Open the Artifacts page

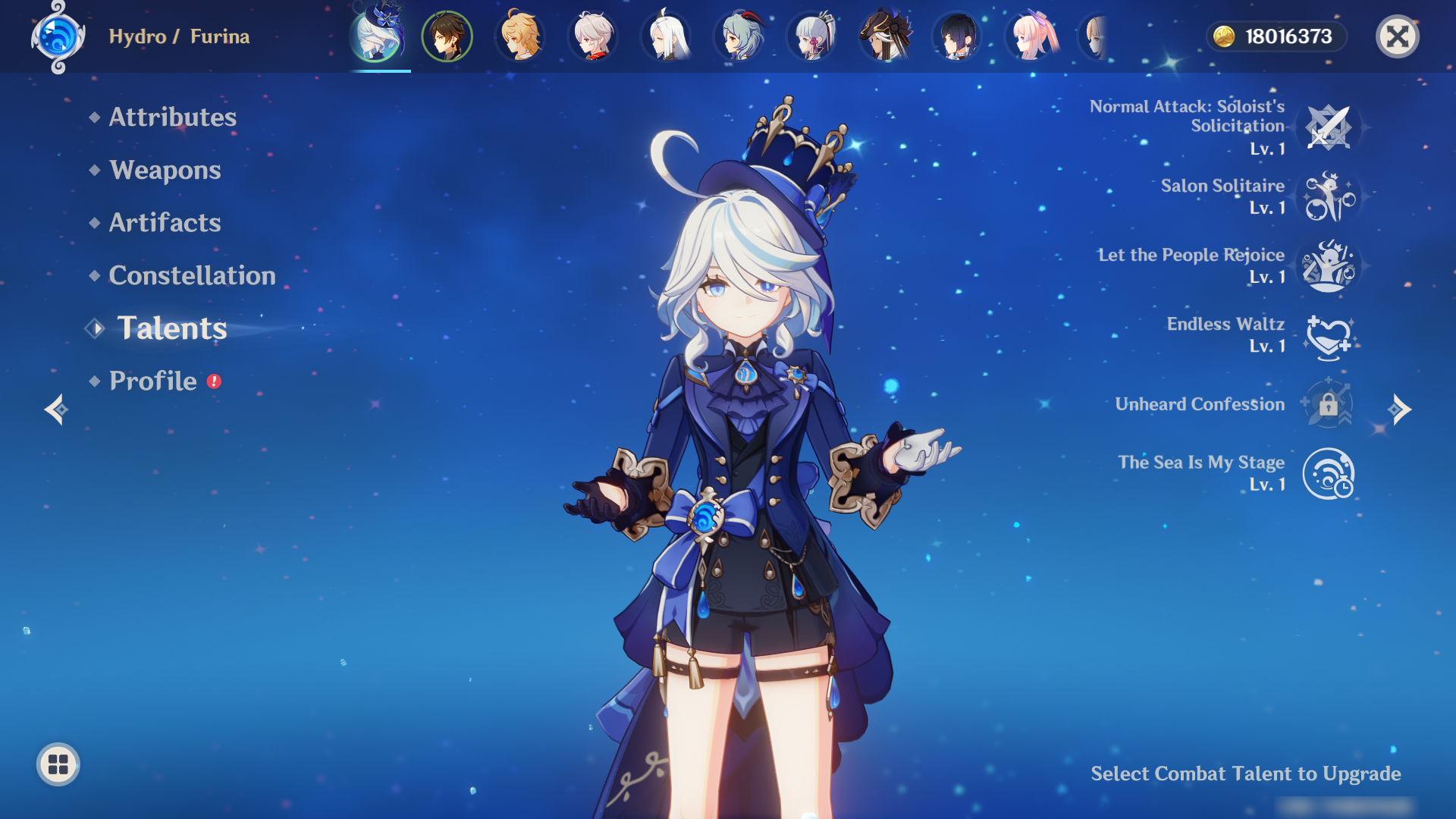pos(165,223)
